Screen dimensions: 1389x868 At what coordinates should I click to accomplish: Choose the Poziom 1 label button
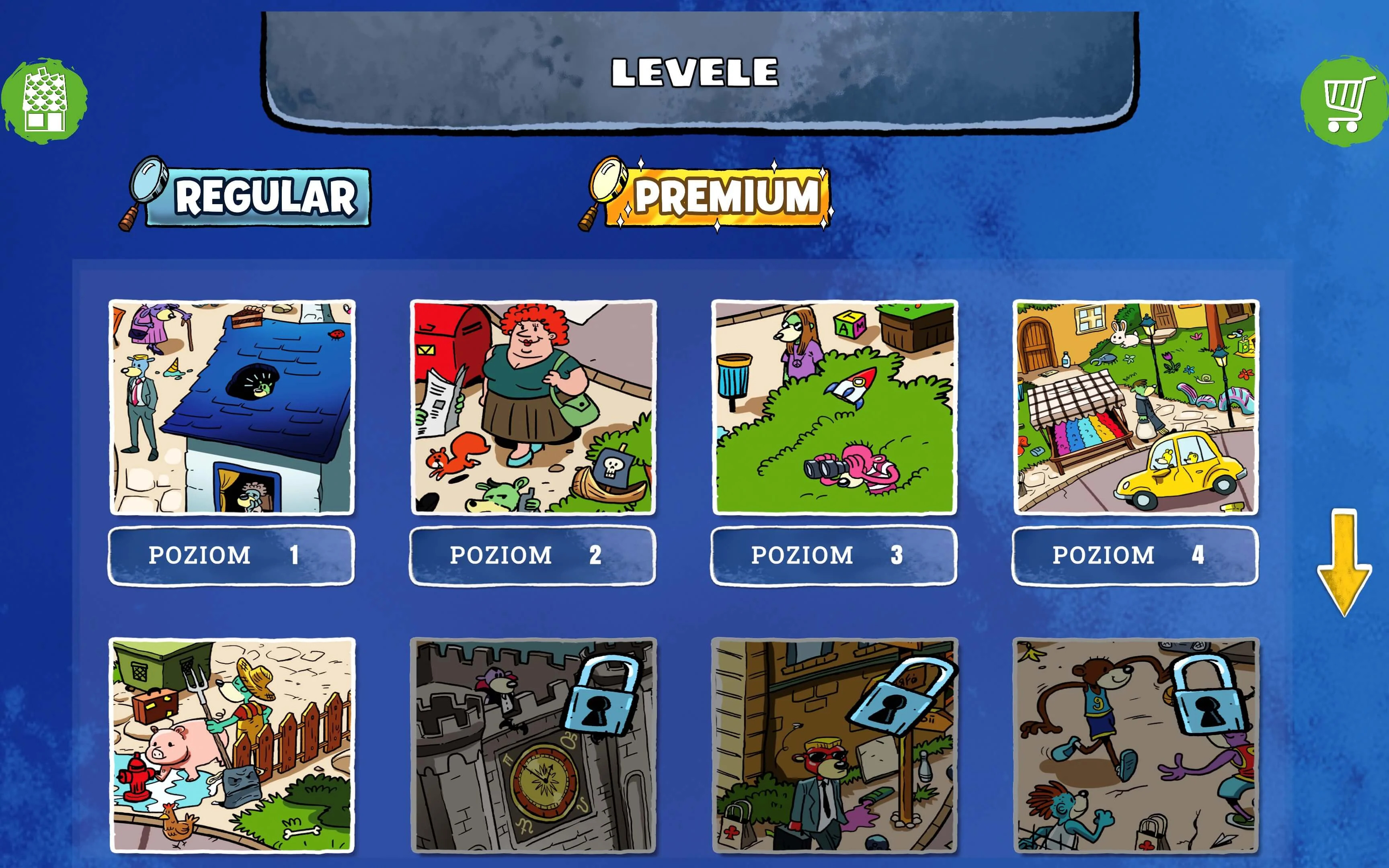[232, 555]
